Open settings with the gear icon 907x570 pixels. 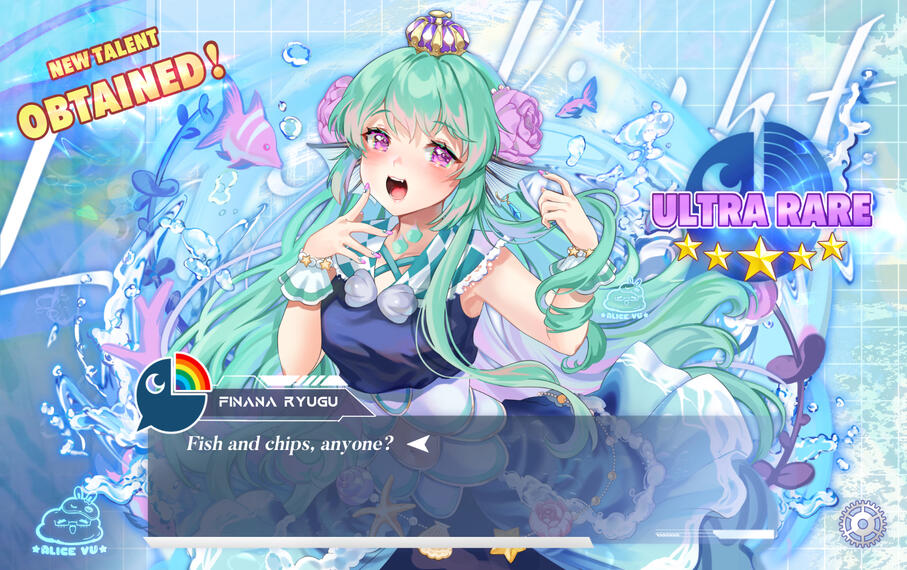861,523
